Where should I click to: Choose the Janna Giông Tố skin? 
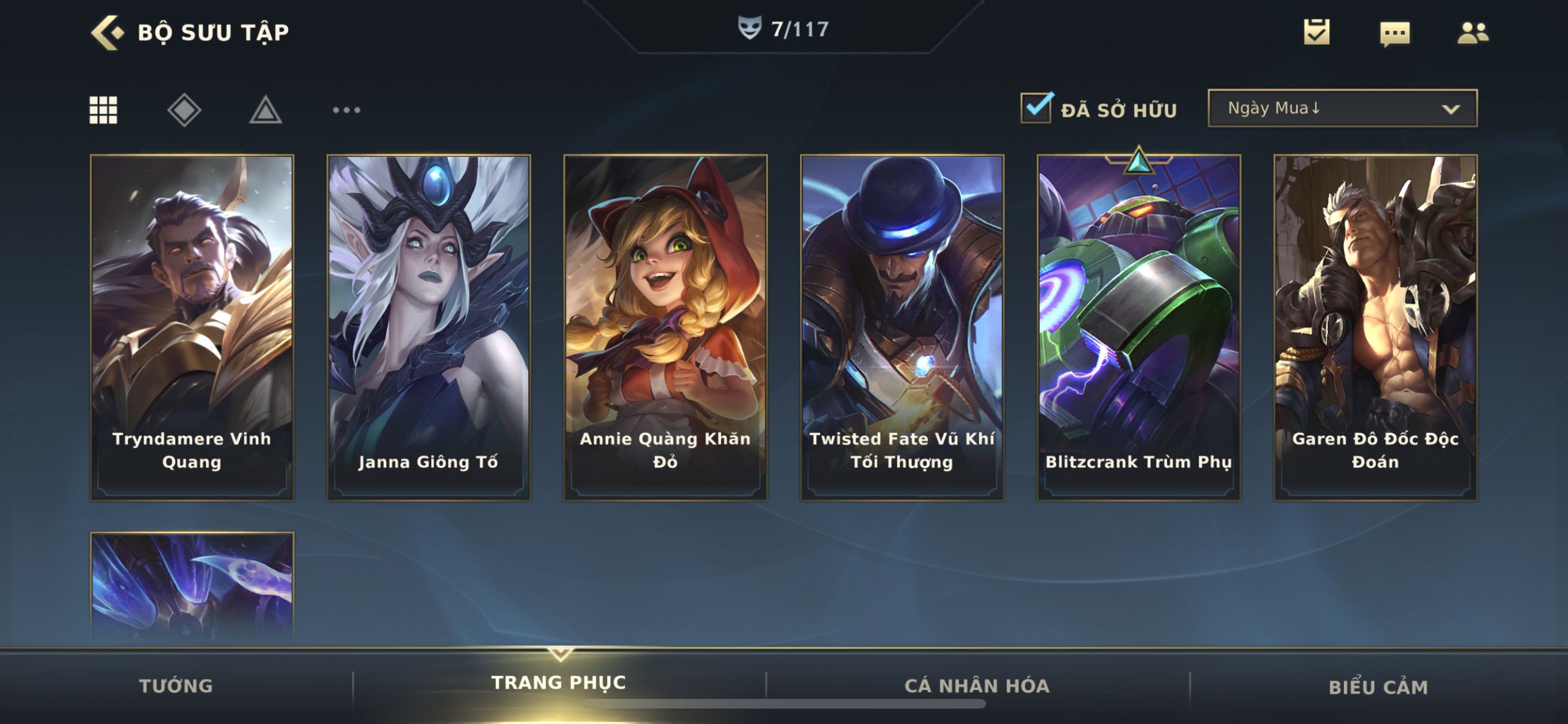tap(429, 327)
